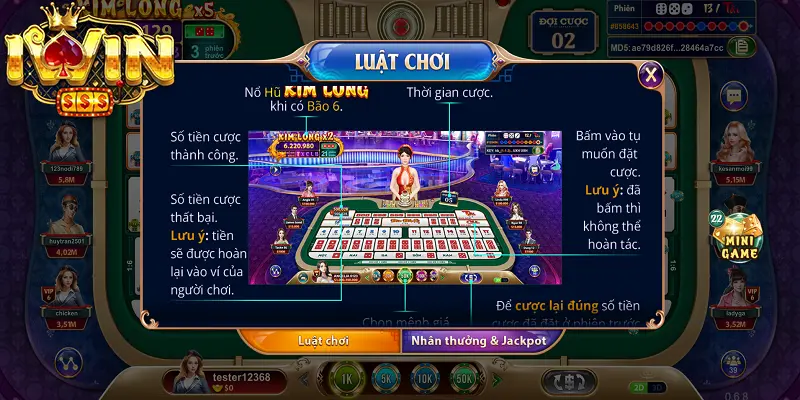Viewport: 800px width, 400px height.
Task: Close the Luật chơi rules popup
Action: click(x=651, y=73)
